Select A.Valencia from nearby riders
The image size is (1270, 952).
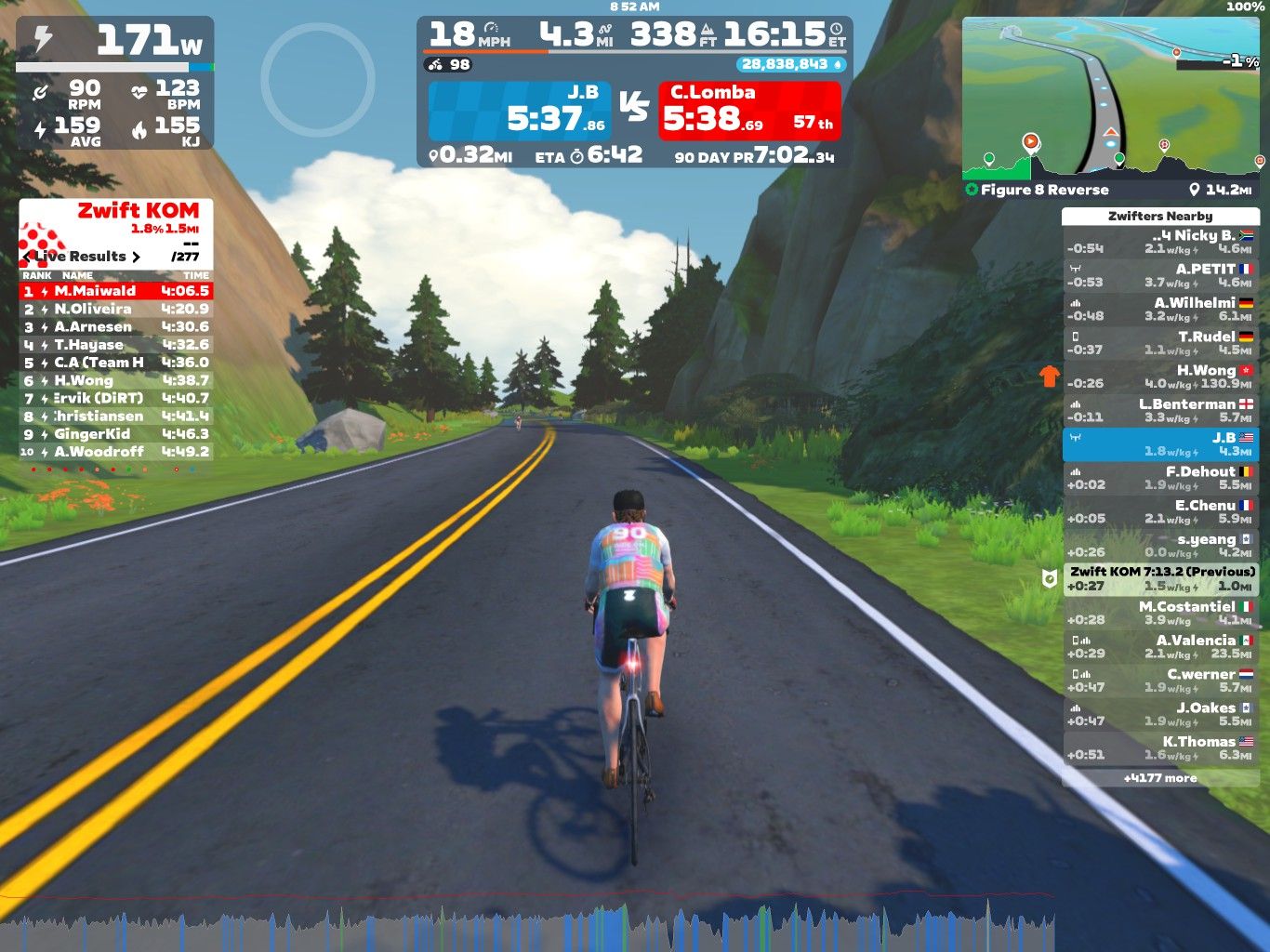pos(1160,646)
